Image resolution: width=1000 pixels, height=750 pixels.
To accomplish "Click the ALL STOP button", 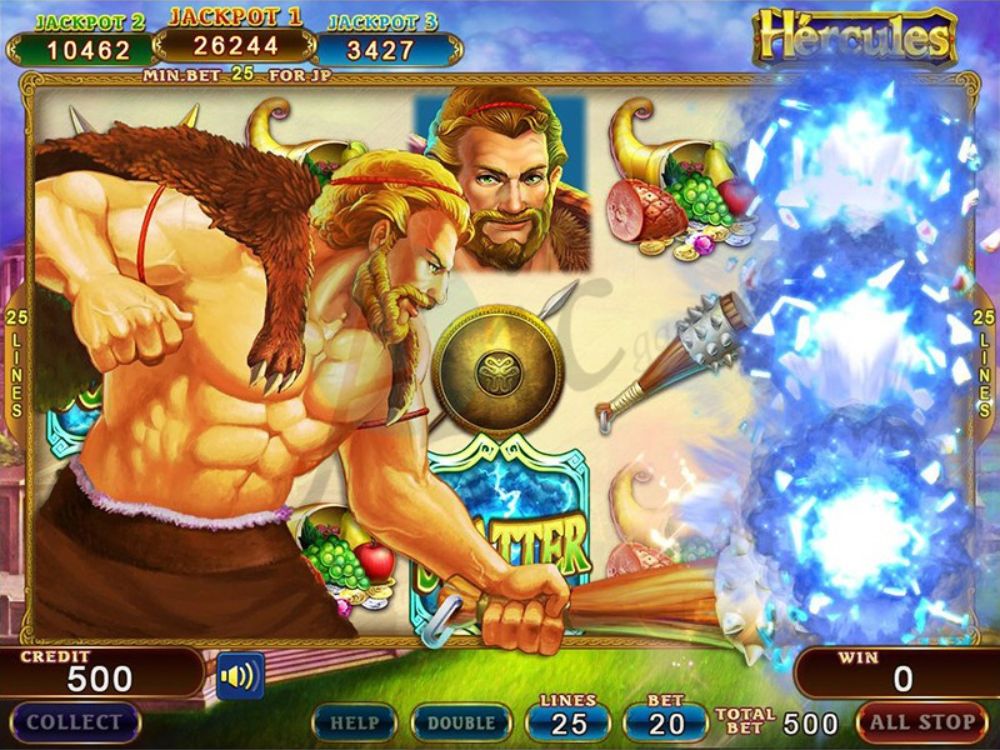I will tap(921, 722).
